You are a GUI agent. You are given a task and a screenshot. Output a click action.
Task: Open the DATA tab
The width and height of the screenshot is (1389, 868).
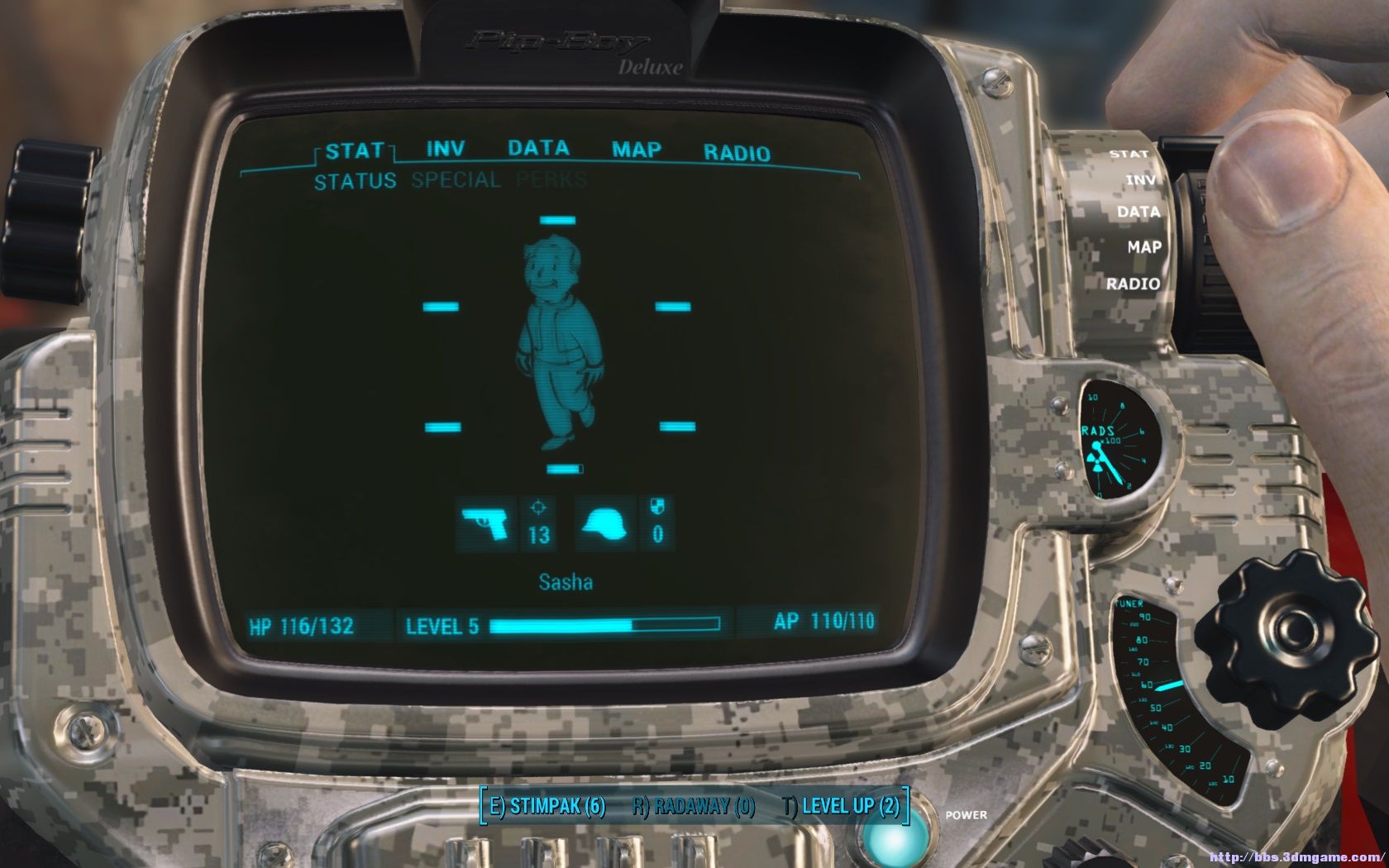pyautogui.click(x=538, y=149)
